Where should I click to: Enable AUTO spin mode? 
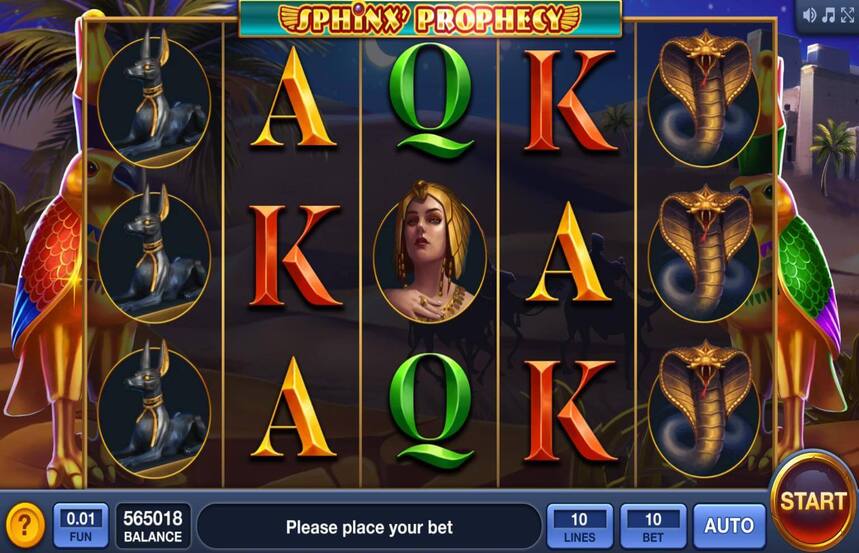(x=729, y=526)
